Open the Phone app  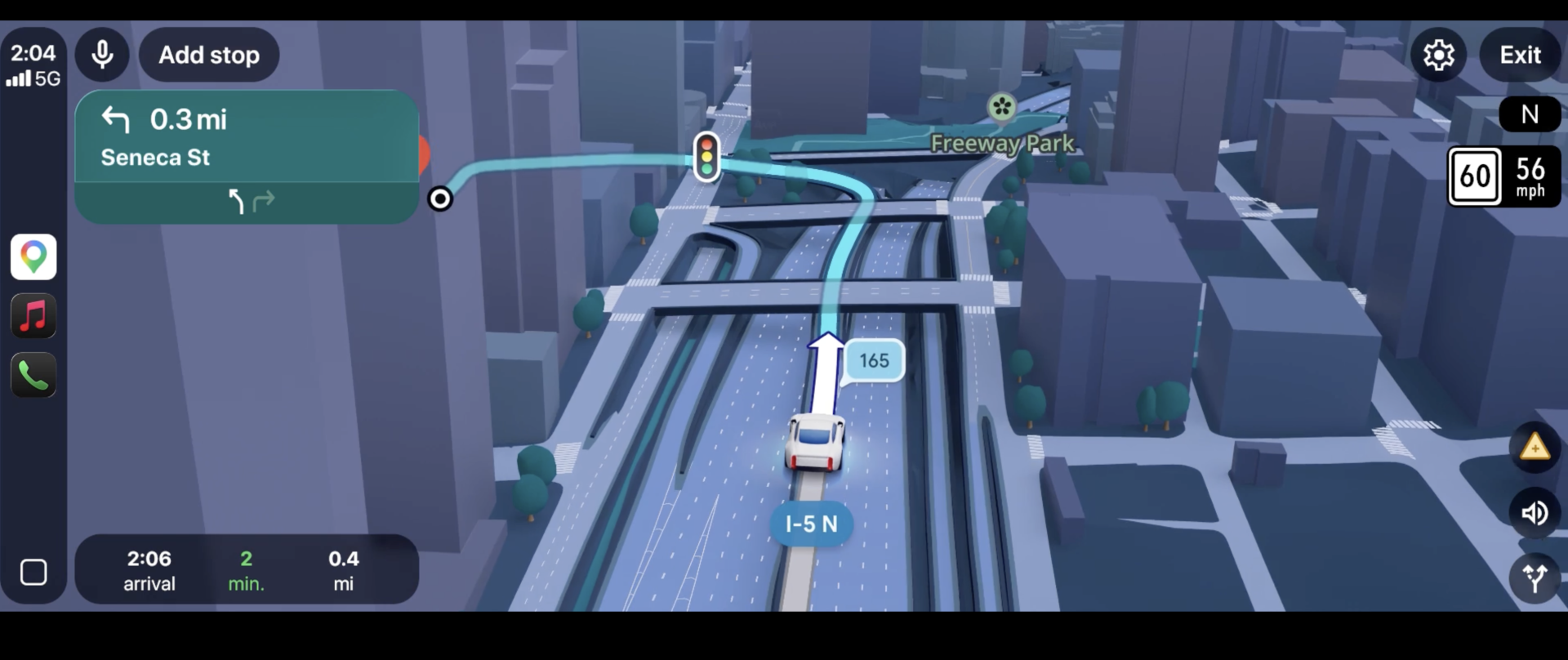(33, 375)
